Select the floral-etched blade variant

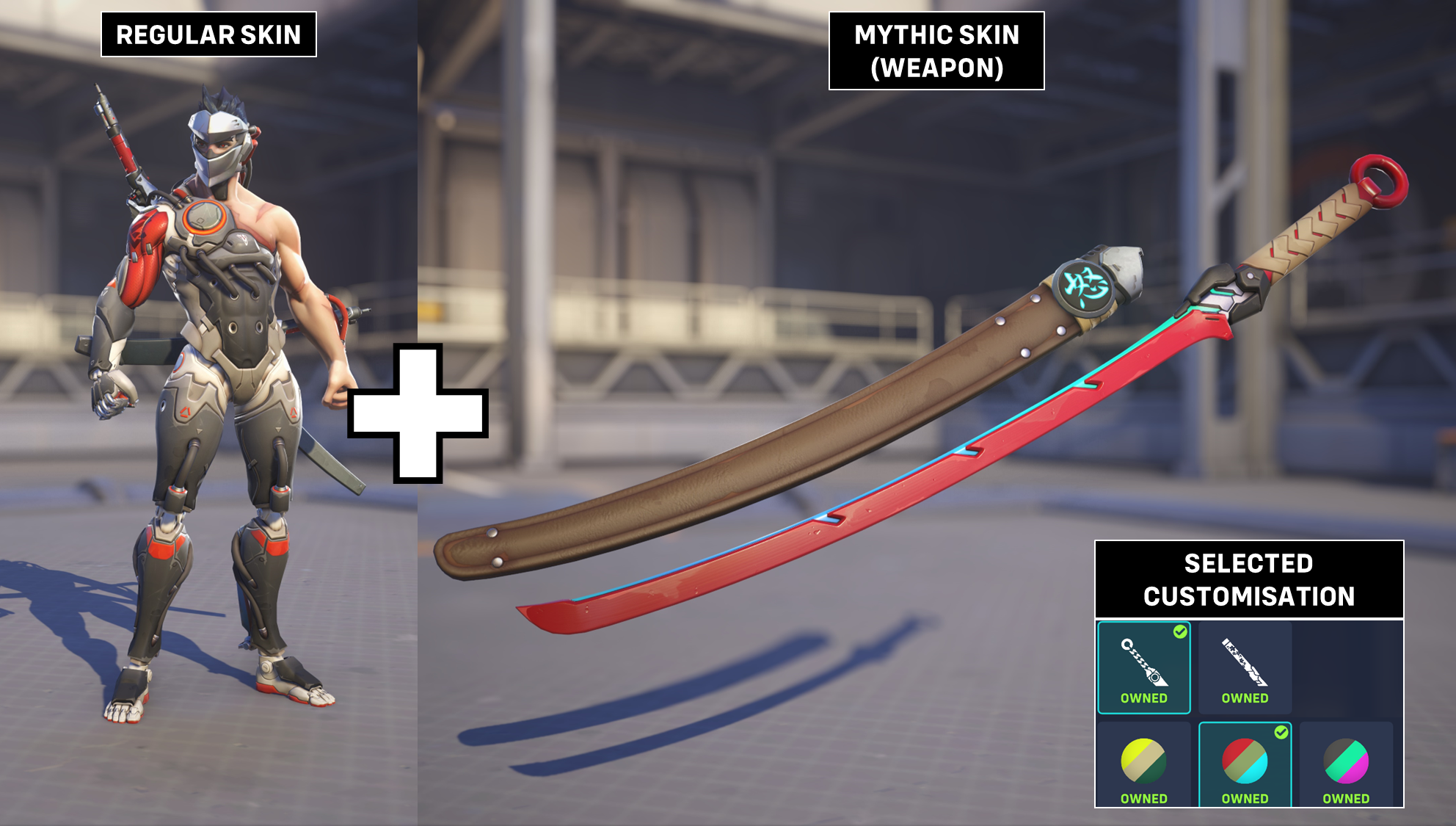[x=1246, y=664]
